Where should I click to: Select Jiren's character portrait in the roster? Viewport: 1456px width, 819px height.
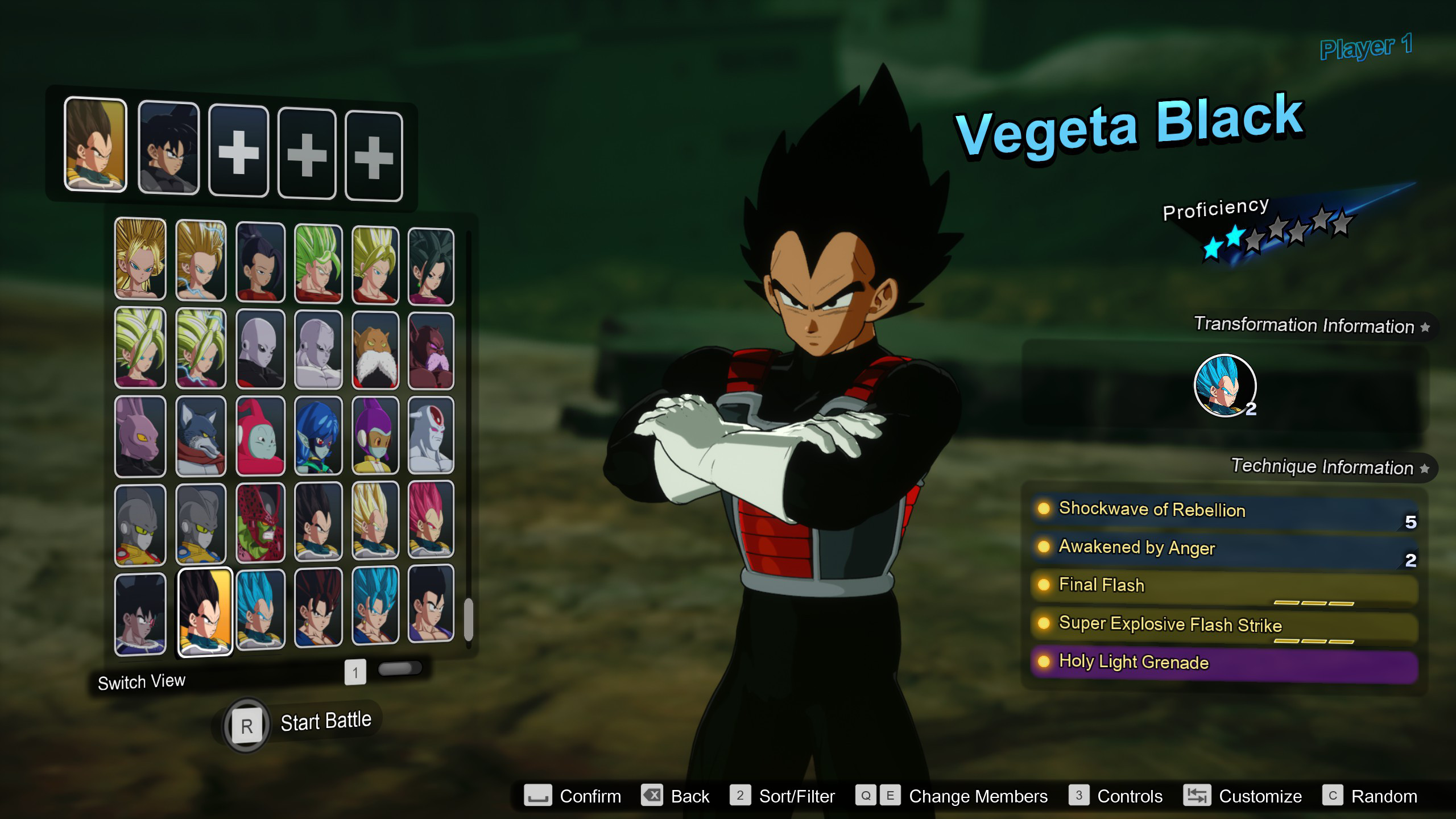[260, 347]
